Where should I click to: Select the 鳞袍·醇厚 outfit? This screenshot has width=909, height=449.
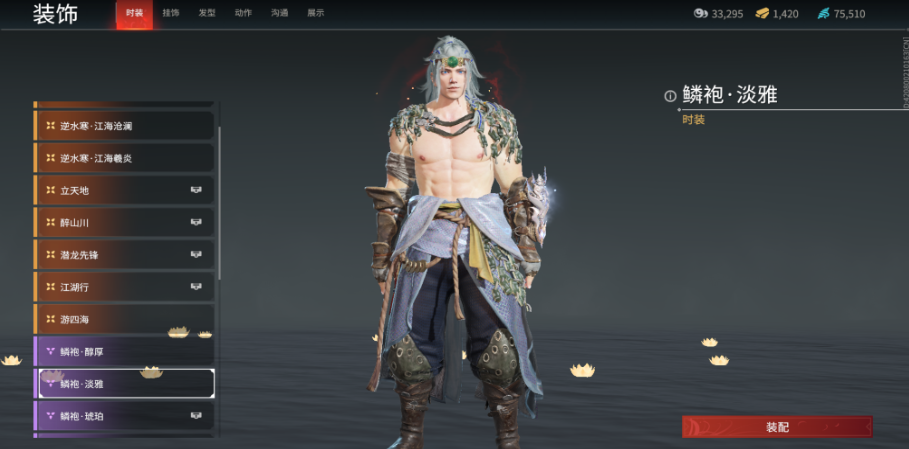tap(124, 351)
